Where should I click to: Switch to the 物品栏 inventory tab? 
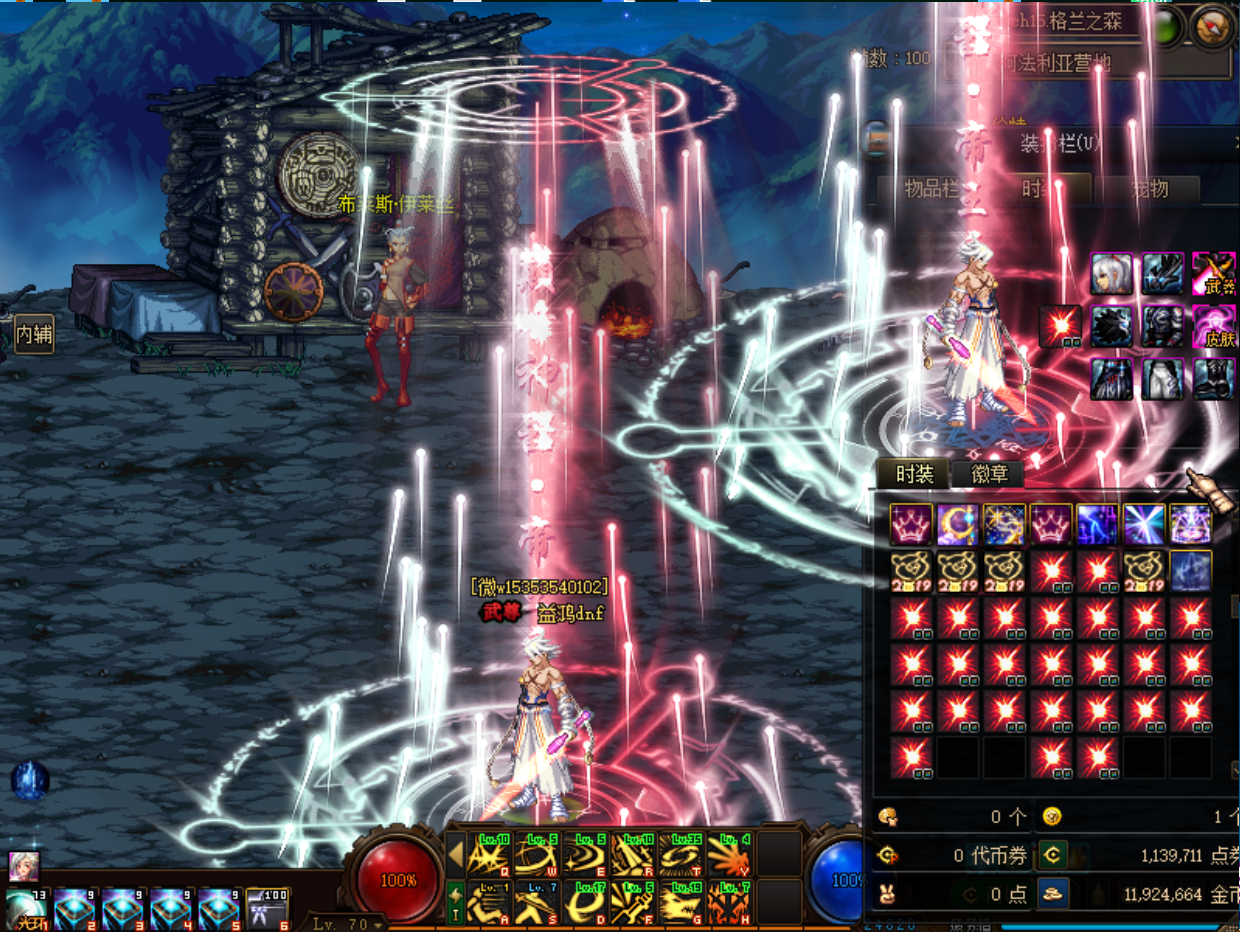pos(932,188)
